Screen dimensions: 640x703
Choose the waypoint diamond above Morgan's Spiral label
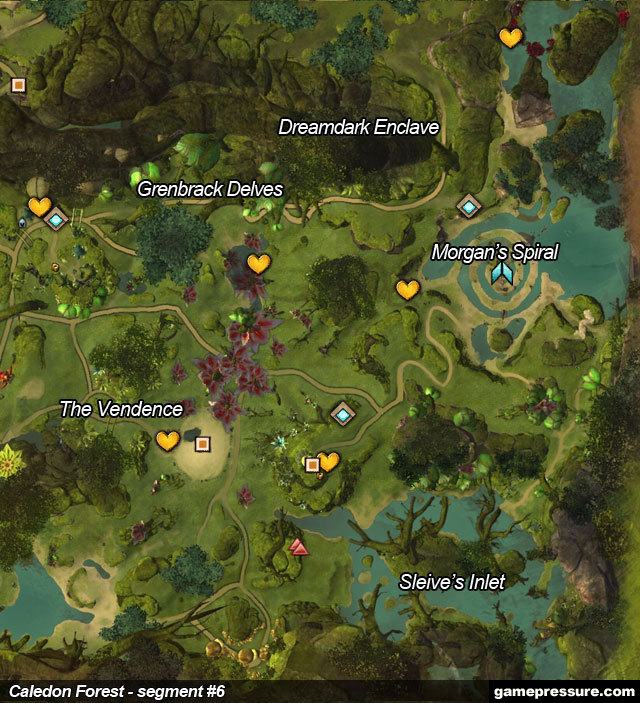[469, 206]
